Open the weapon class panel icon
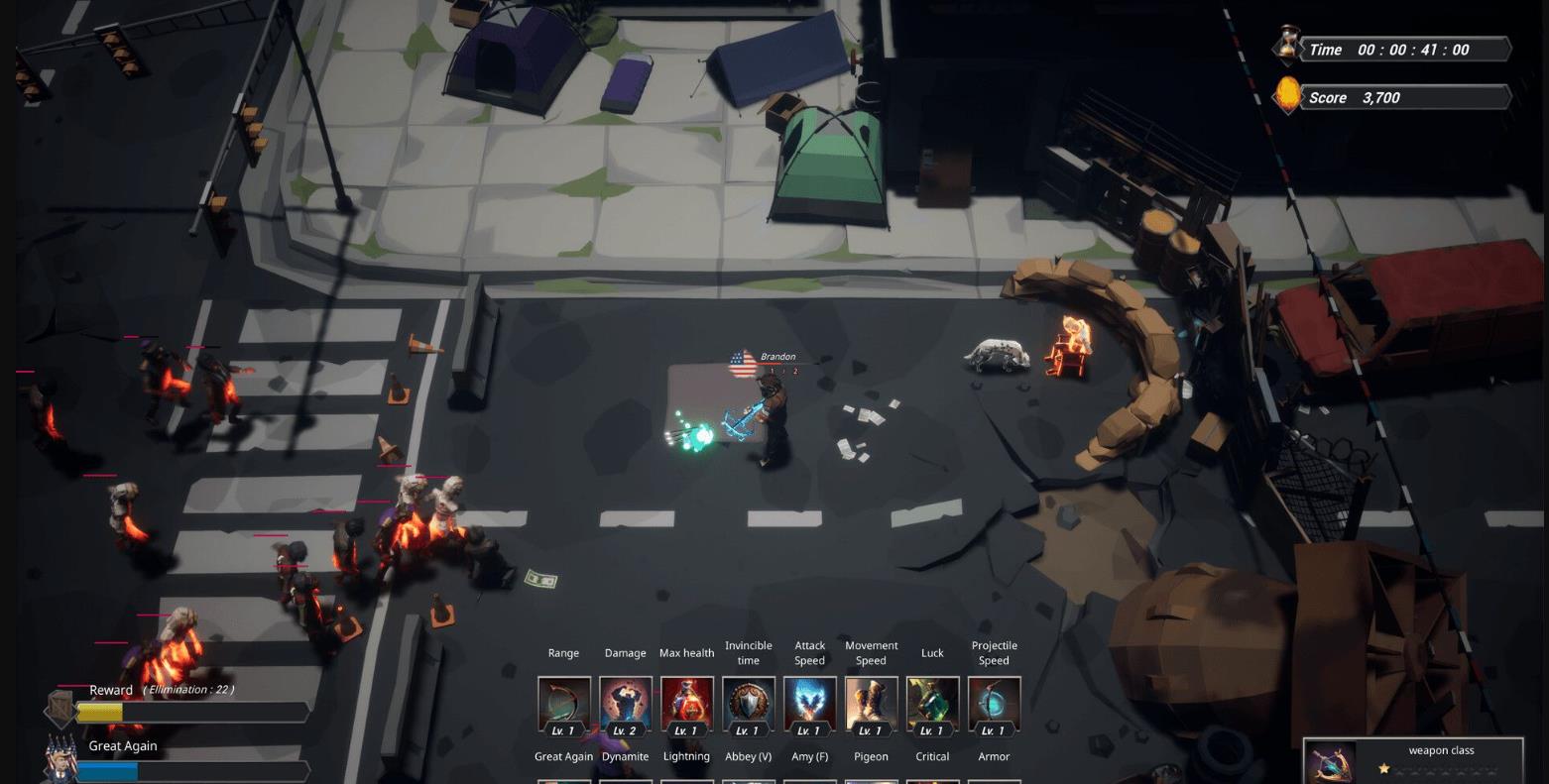Image resolution: width=1549 pixels, height=784 pixels. pos(1332,763)
